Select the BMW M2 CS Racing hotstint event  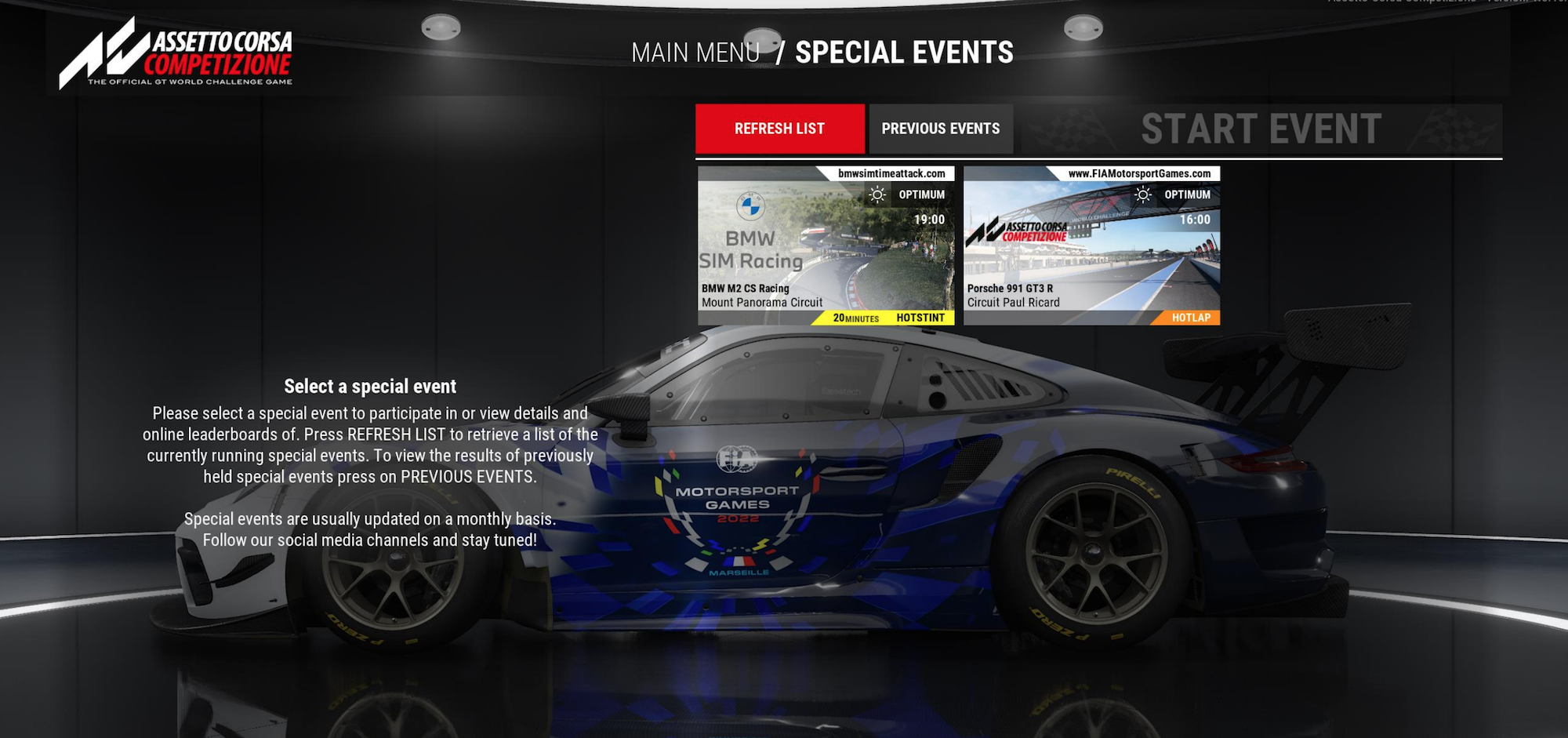(826, 245)
